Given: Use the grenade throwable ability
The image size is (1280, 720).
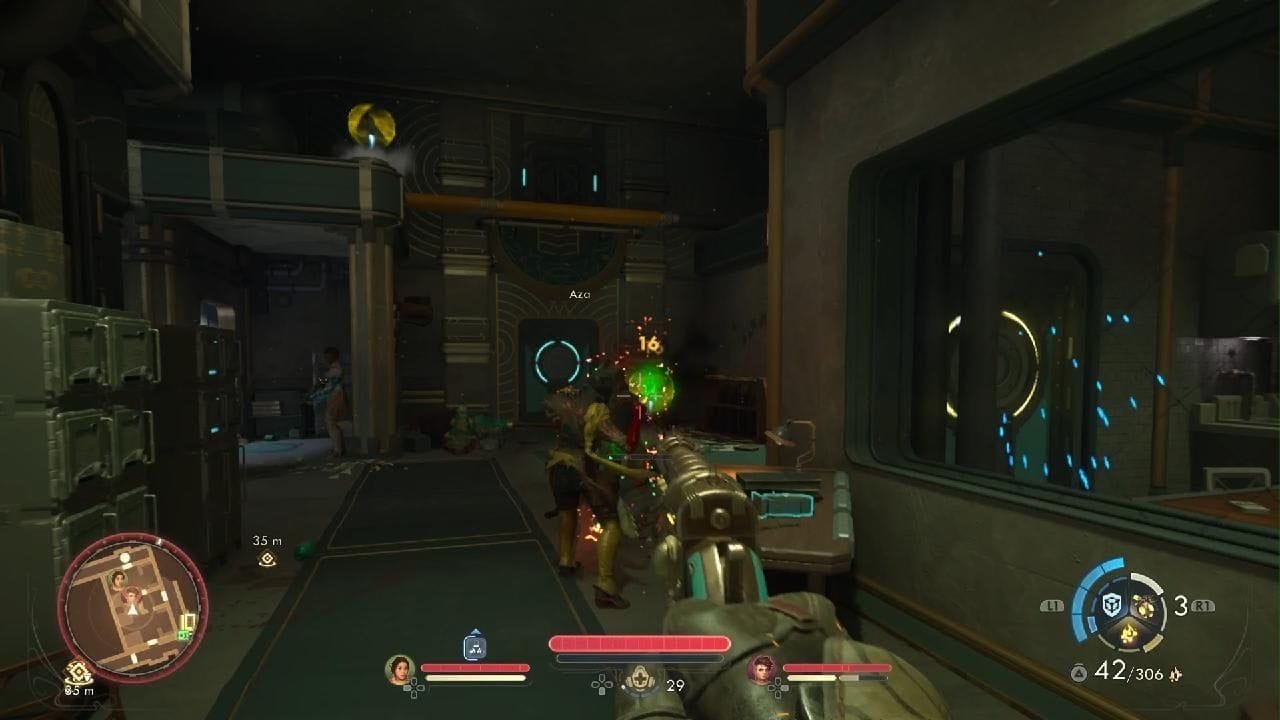Looking at the screenshot, I should [x=1143, y=606].
